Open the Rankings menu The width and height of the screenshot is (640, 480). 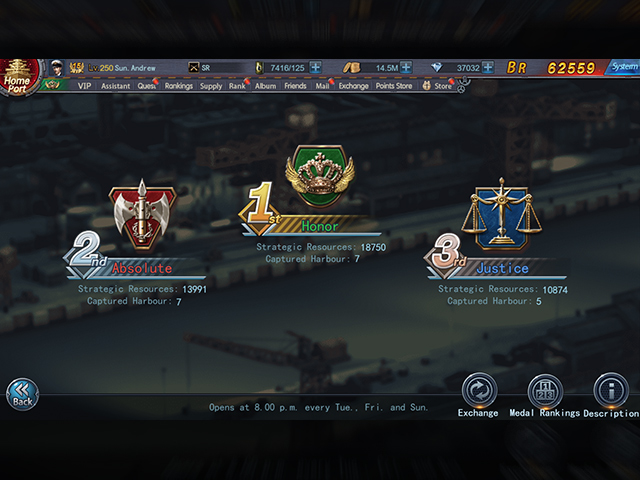point(179,86)
